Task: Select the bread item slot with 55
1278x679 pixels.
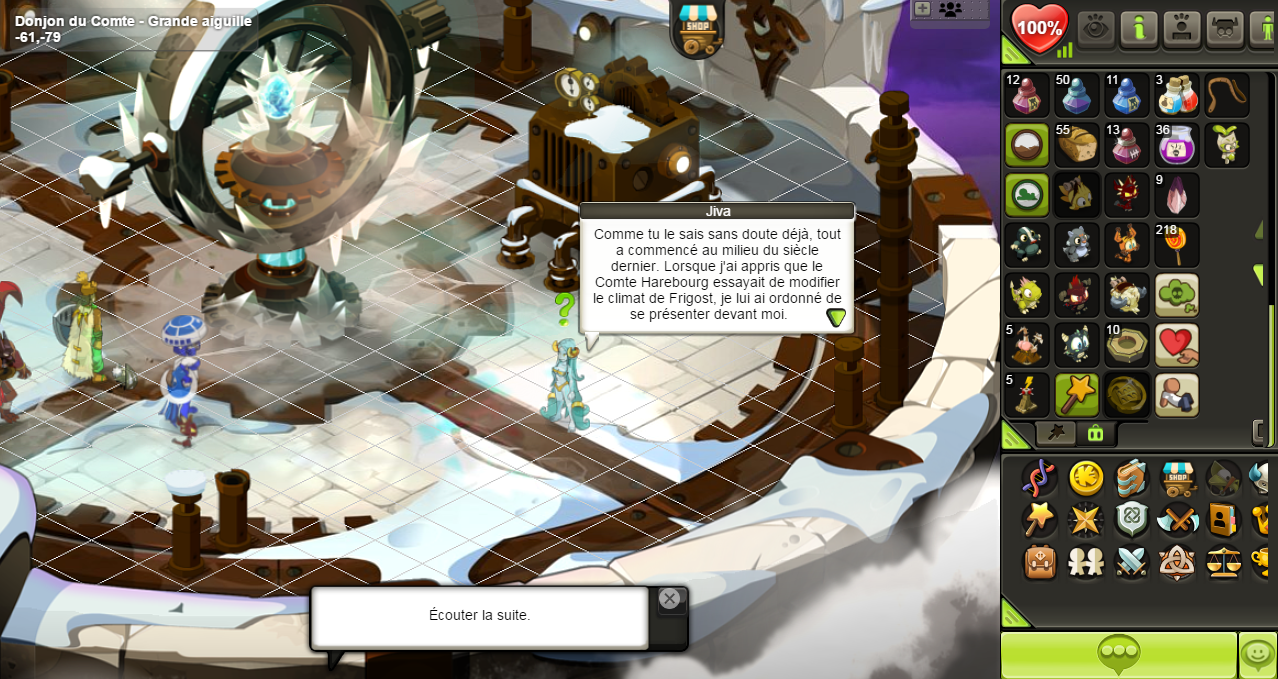Action: coord(1077,145)
